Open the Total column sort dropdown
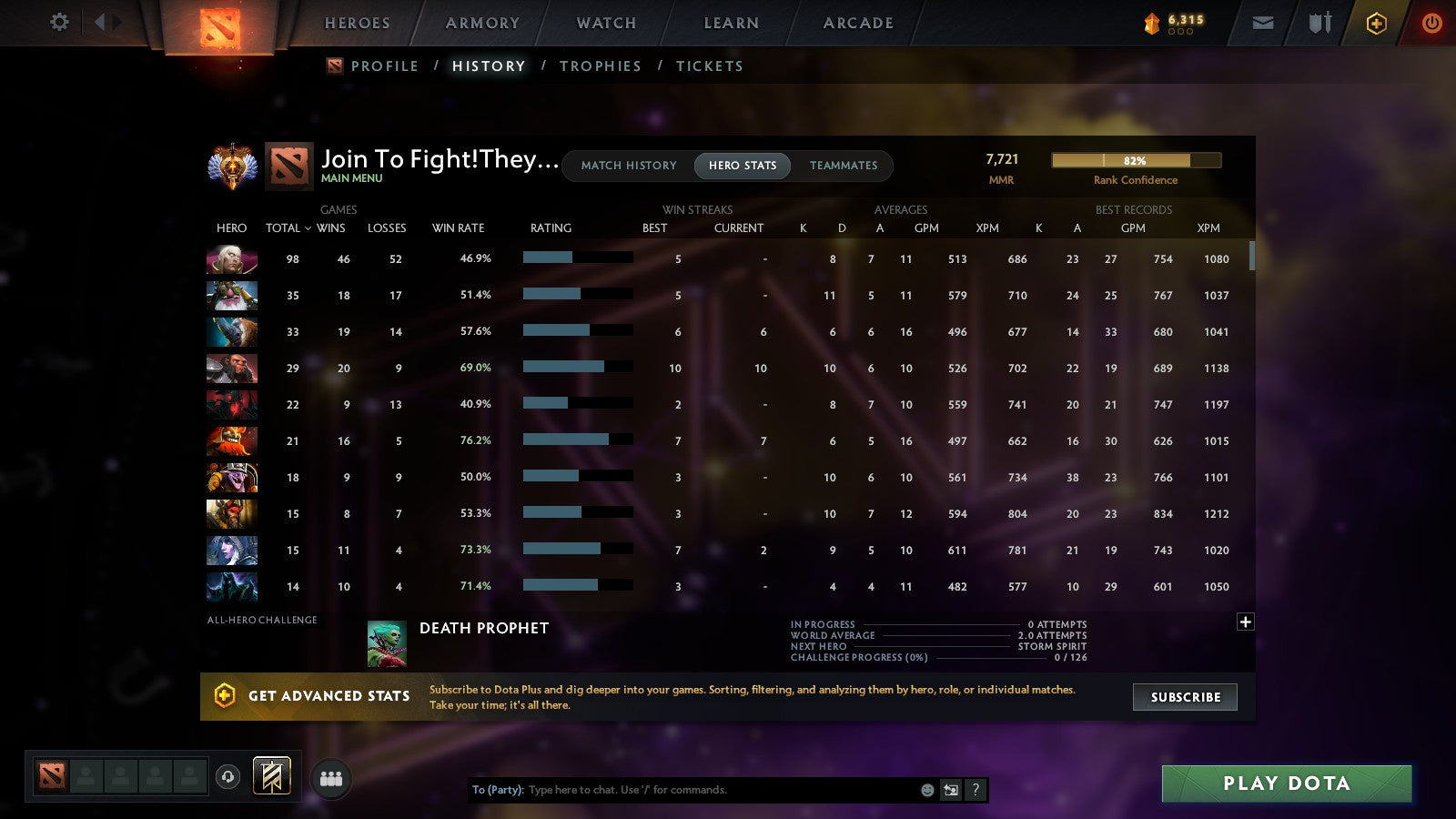 (x=288, y=228)
